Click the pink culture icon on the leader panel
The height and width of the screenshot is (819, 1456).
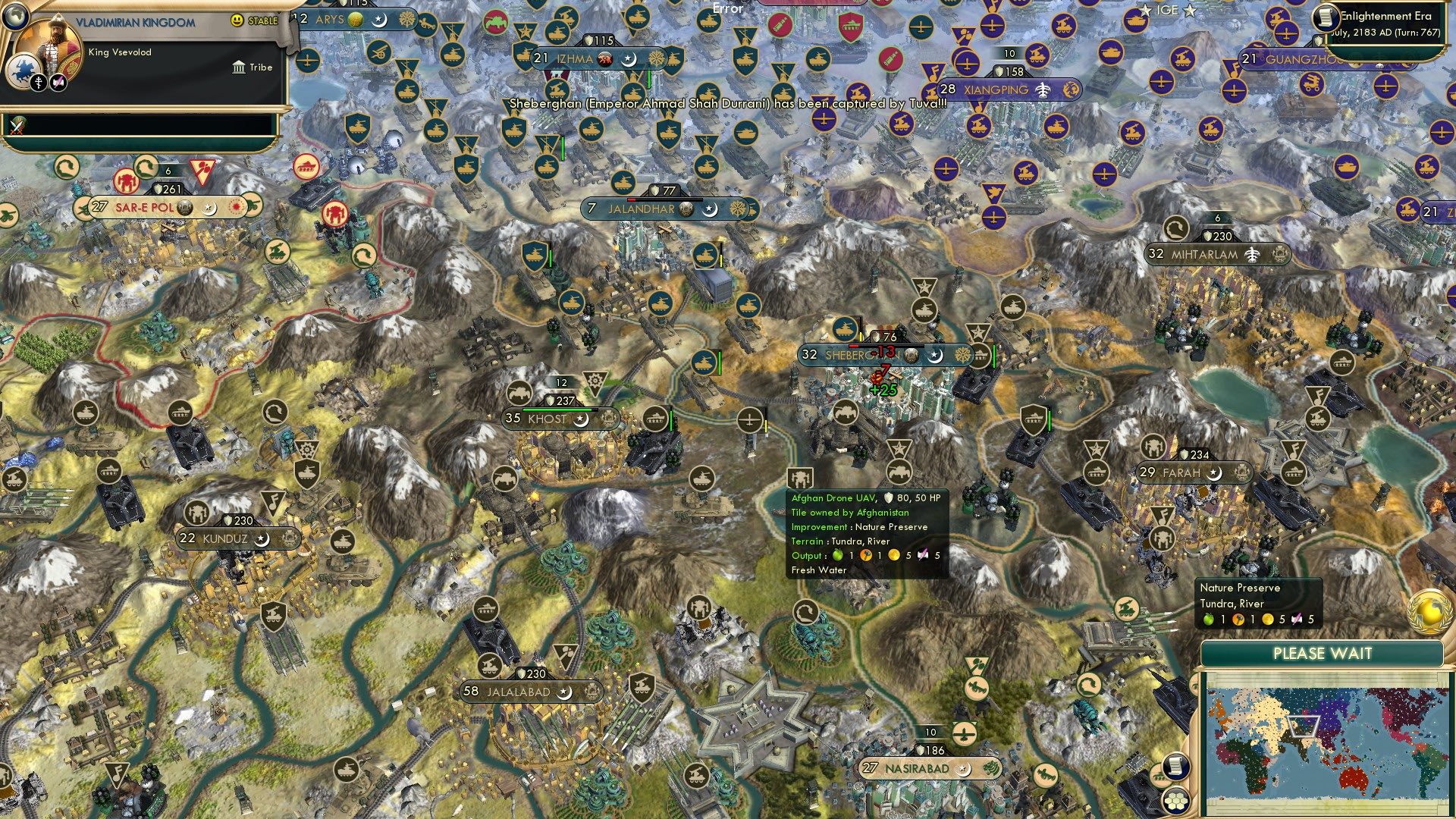click(x=58, y=83)
